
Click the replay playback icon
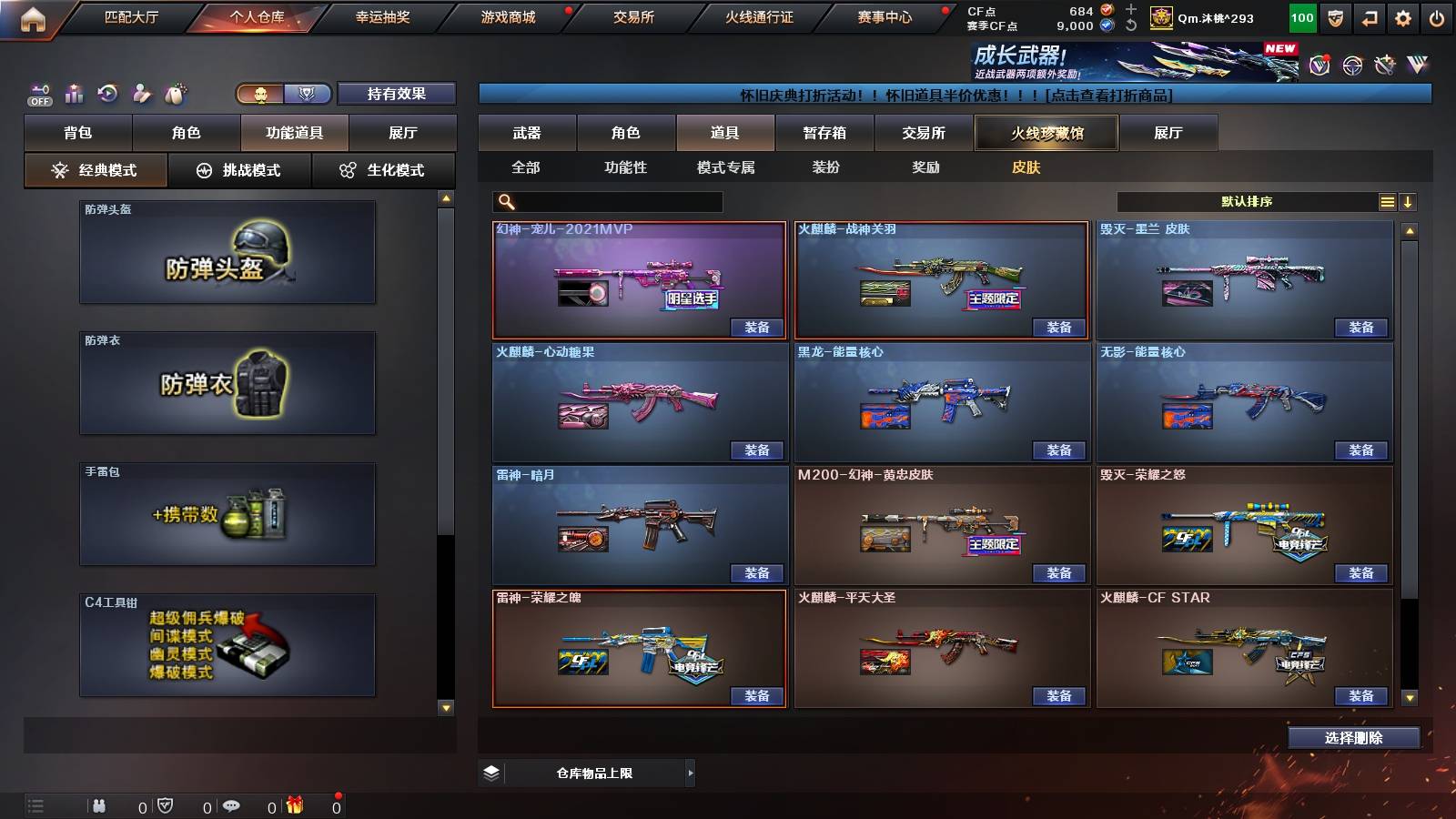point(109,93)
